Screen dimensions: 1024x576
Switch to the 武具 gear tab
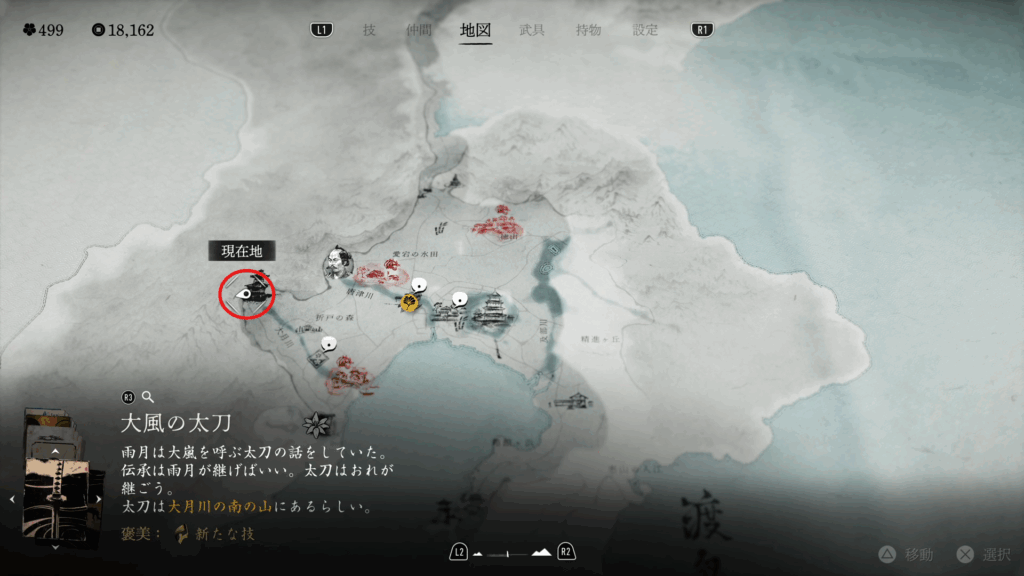[532, 30]
